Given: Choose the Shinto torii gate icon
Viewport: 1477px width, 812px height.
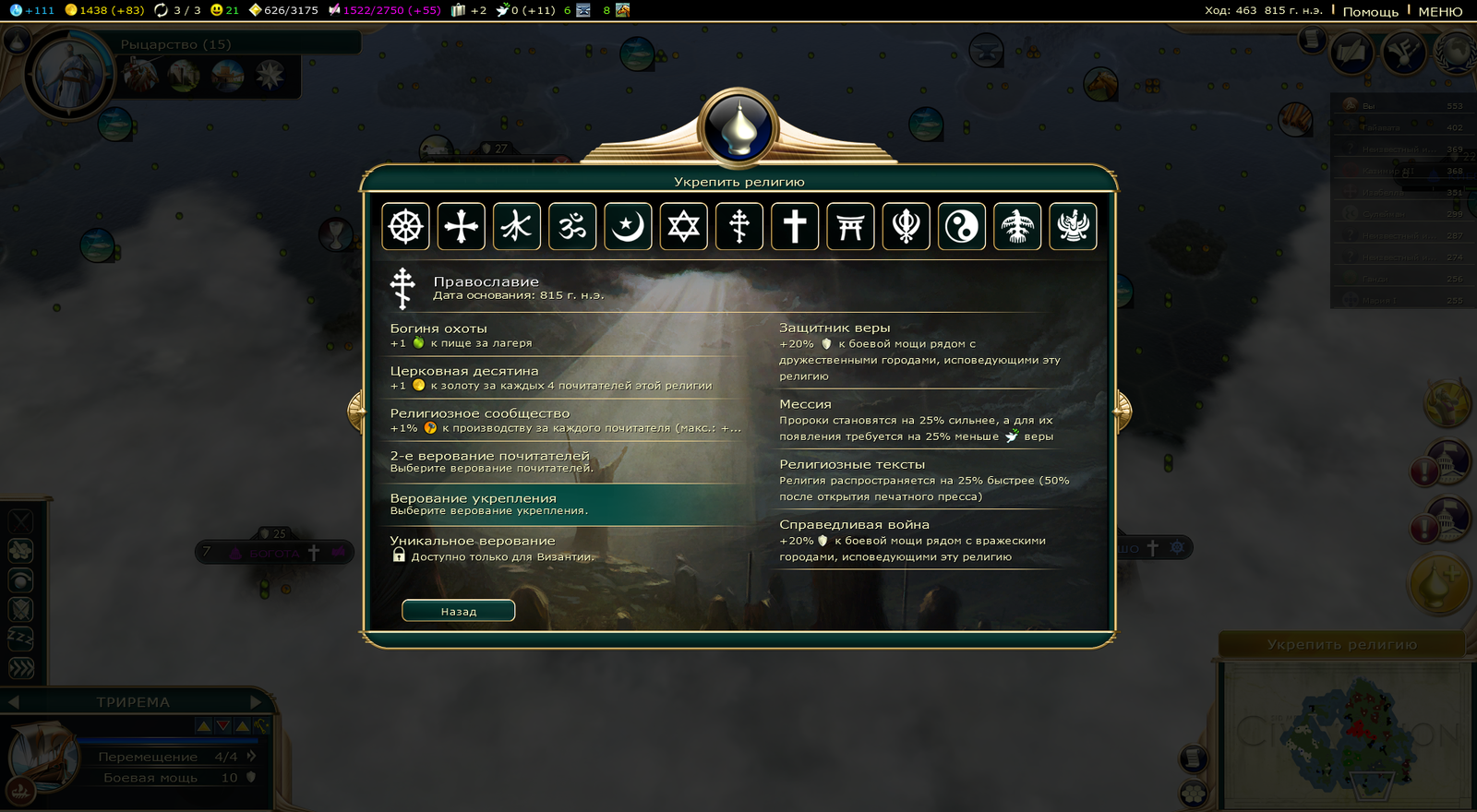Looking at the screenshot, I should (850, 226).
